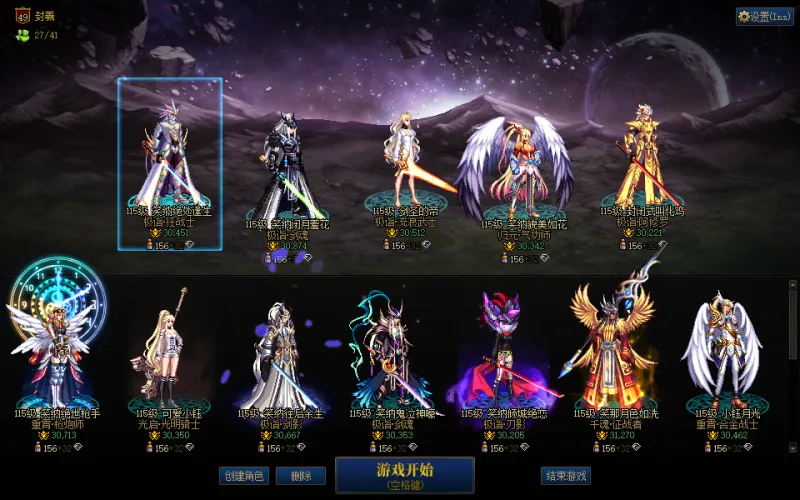800x500 pixels.
Task: Select the 可爱小钰 光明骑士 character
Action: click(168, 350)
